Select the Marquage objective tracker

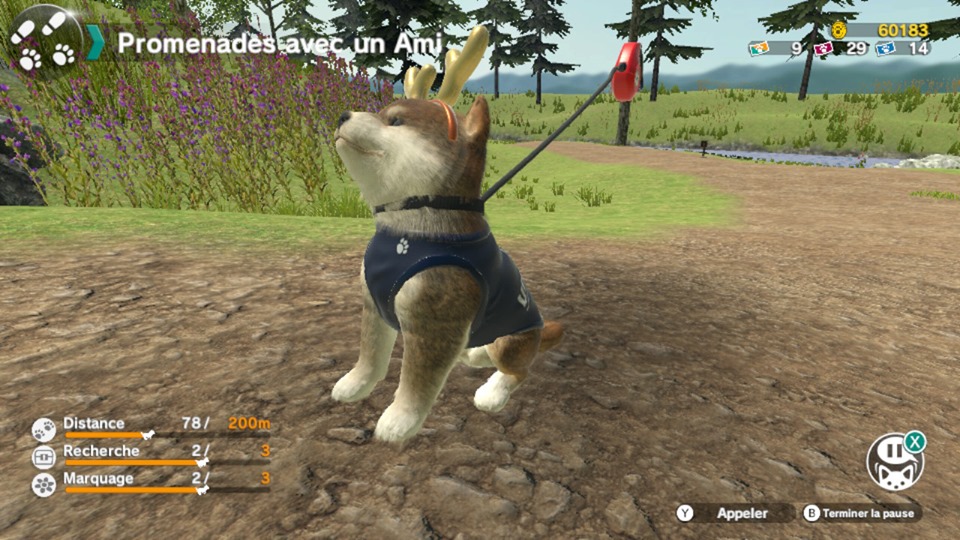pos(150,483)
